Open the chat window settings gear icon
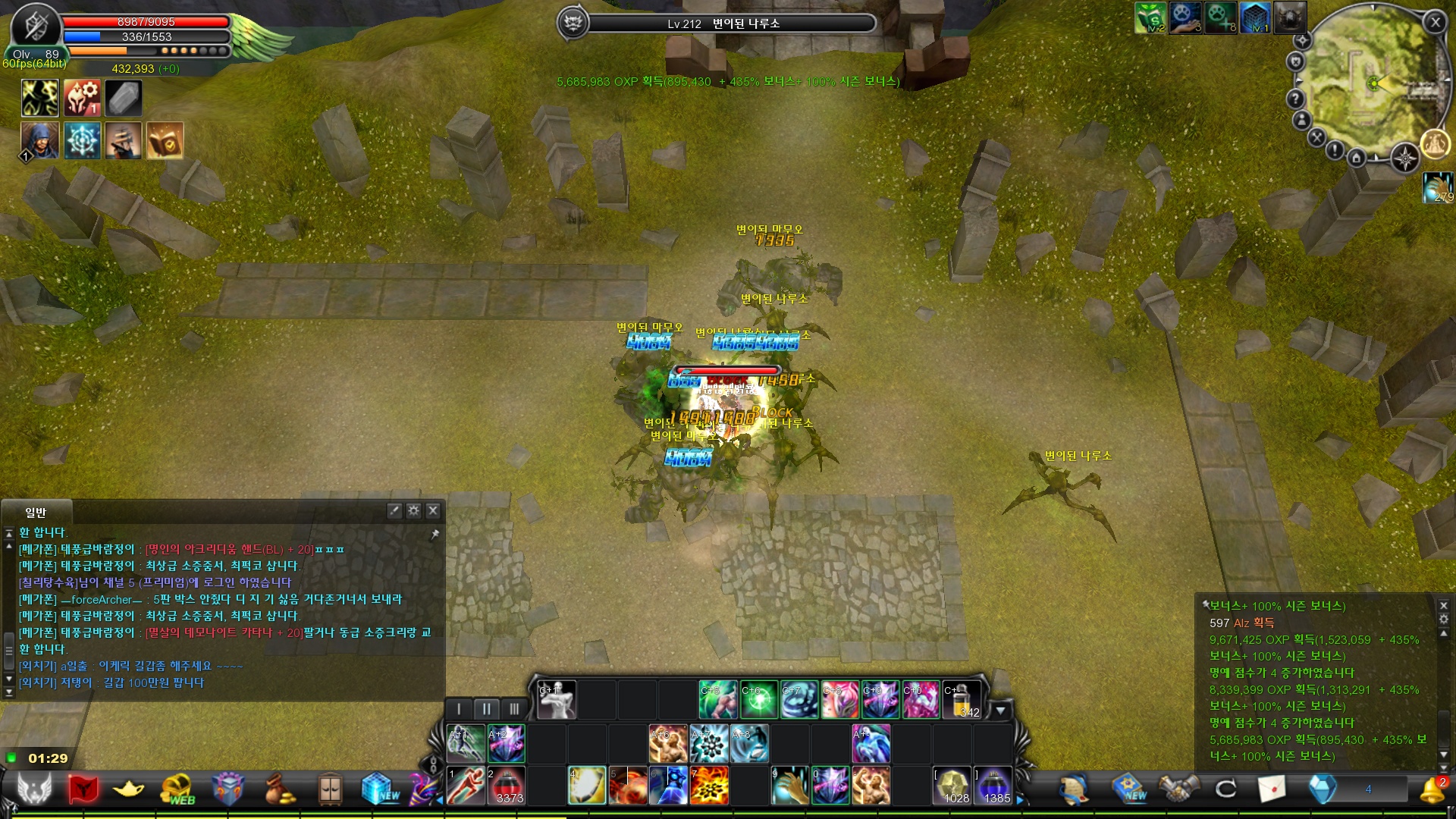The height and width of the screenshot is (819, 1456). pos(413,511)
